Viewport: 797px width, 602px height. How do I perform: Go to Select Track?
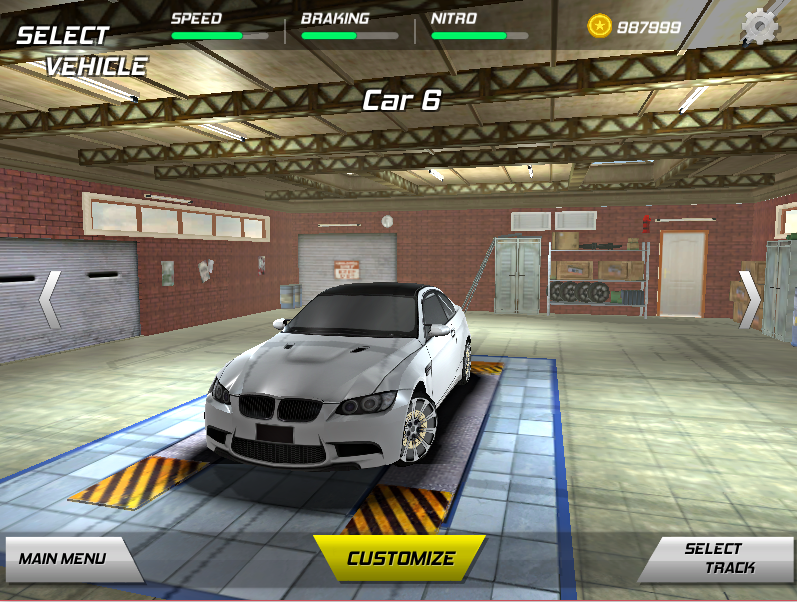coord(716,559)
